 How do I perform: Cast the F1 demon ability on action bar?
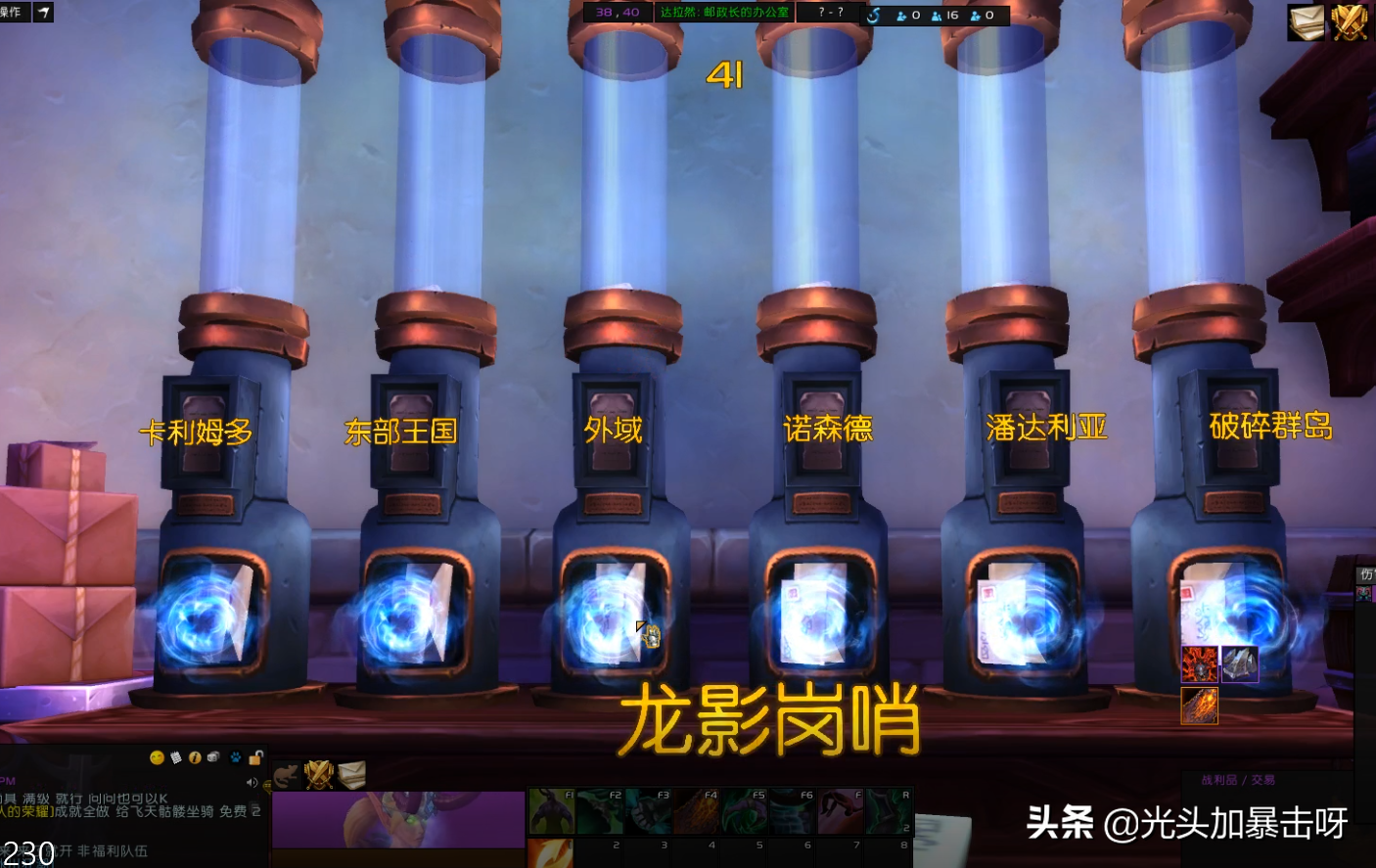[550, 810]
